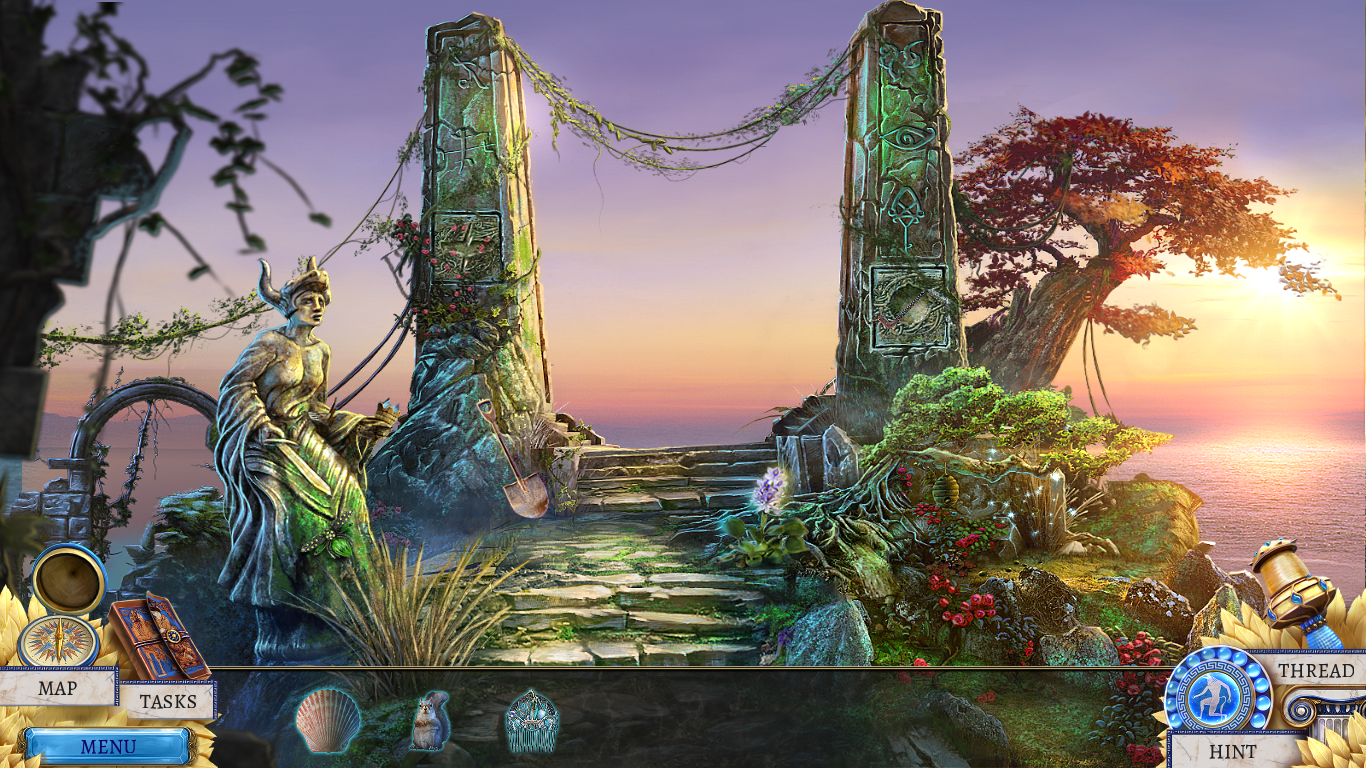Select the teal comb inventory item
This screenshot has height=768, width=1366.
pyautogui.click(x=531, y=720)
